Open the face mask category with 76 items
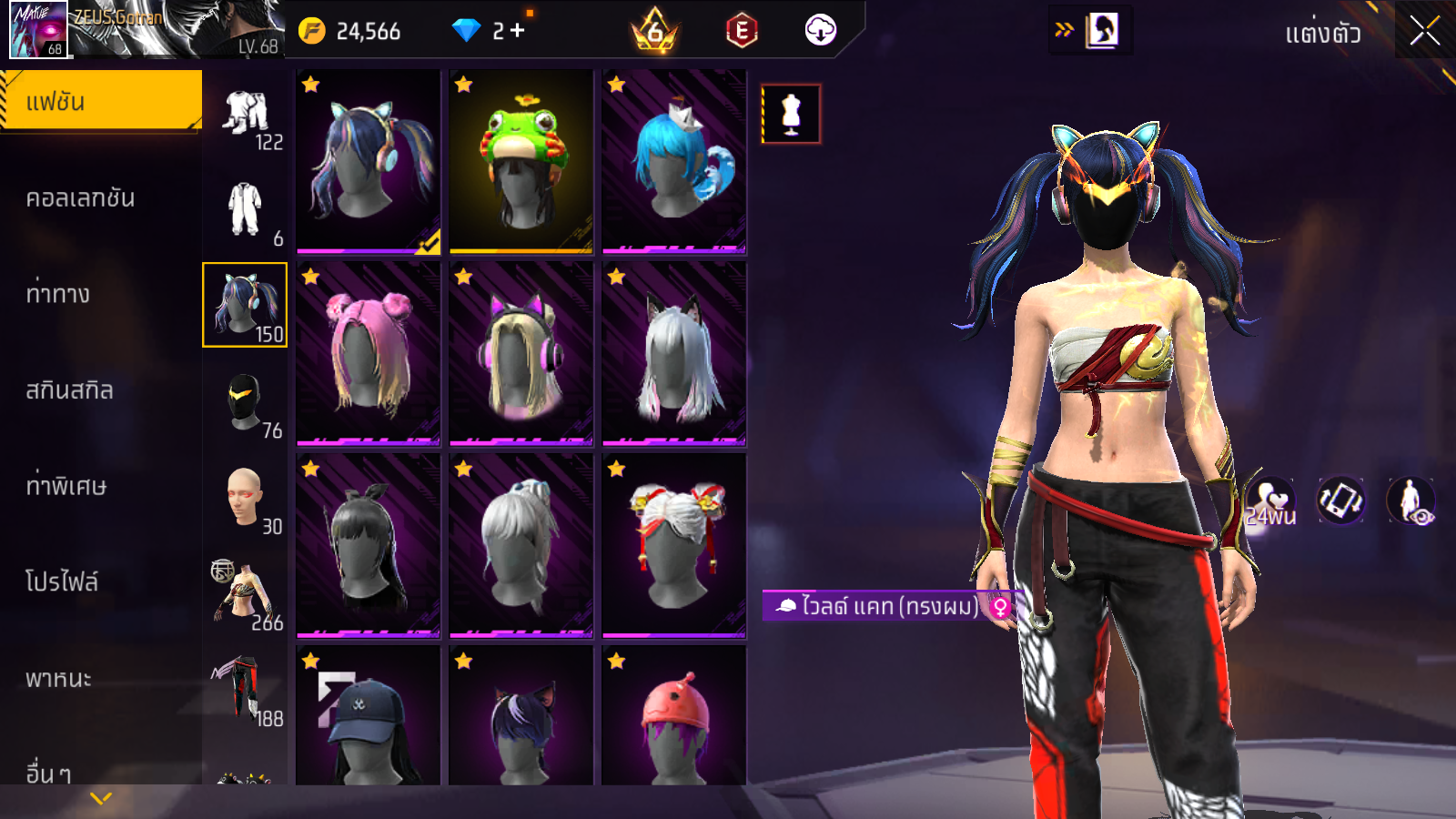This screenshot has width=1456, height=819. point(245,401)
